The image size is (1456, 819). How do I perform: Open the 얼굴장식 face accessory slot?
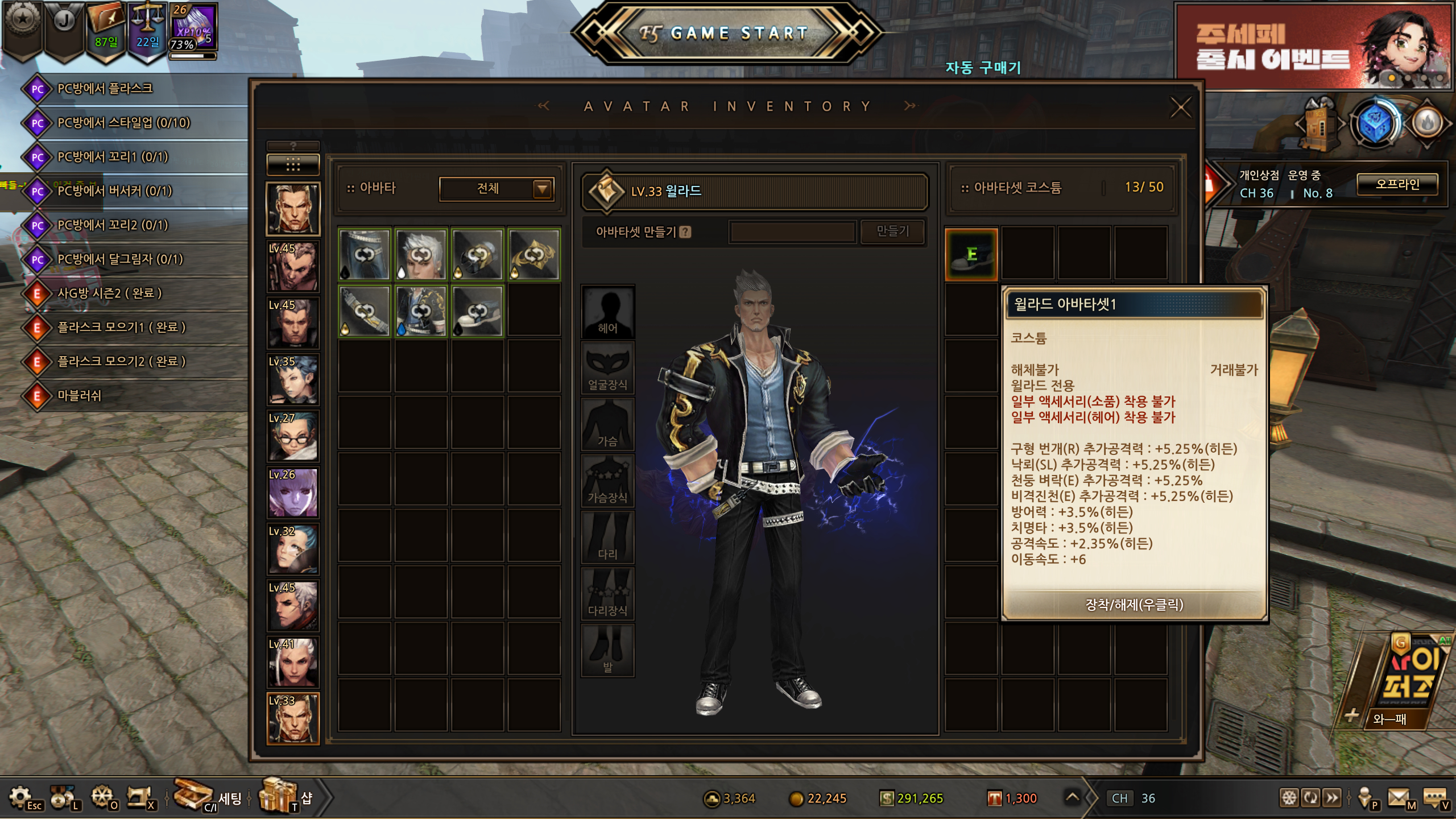tap(607, 369)
